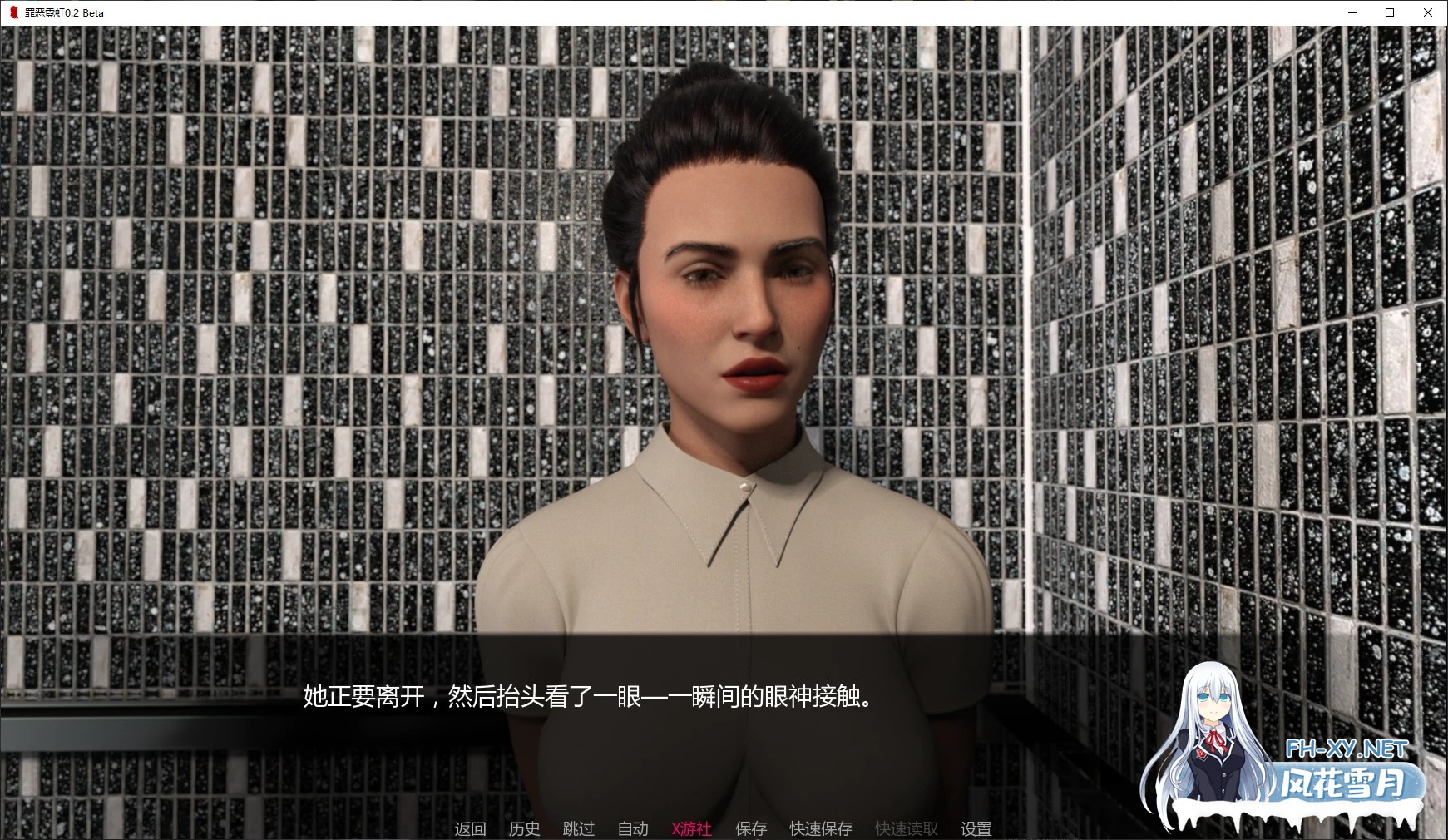Open the highlighted X游社 link
This screenshot has width=1448, height=840.
point(691,828)
